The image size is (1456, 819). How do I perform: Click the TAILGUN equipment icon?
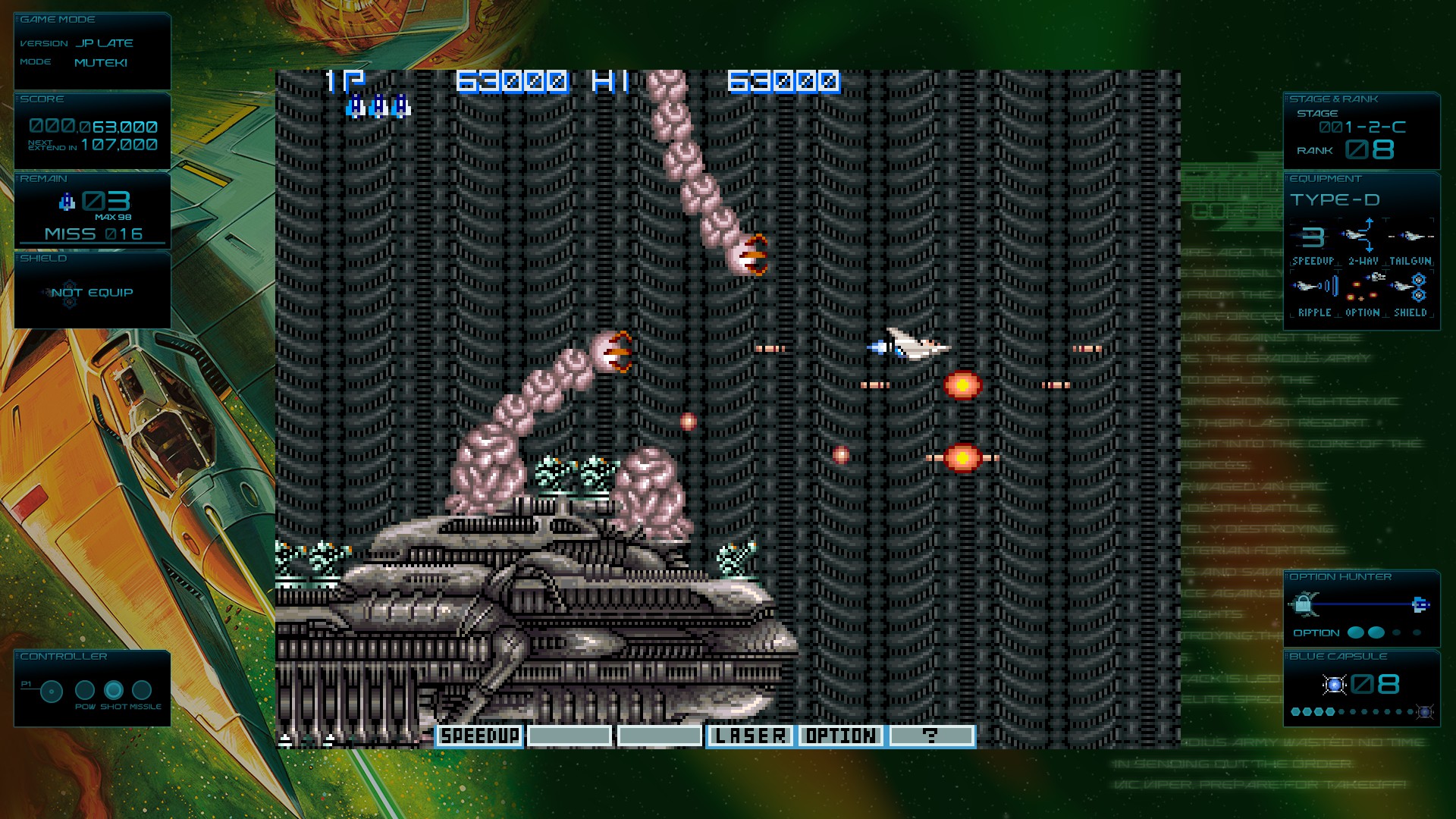(1410, 236)
